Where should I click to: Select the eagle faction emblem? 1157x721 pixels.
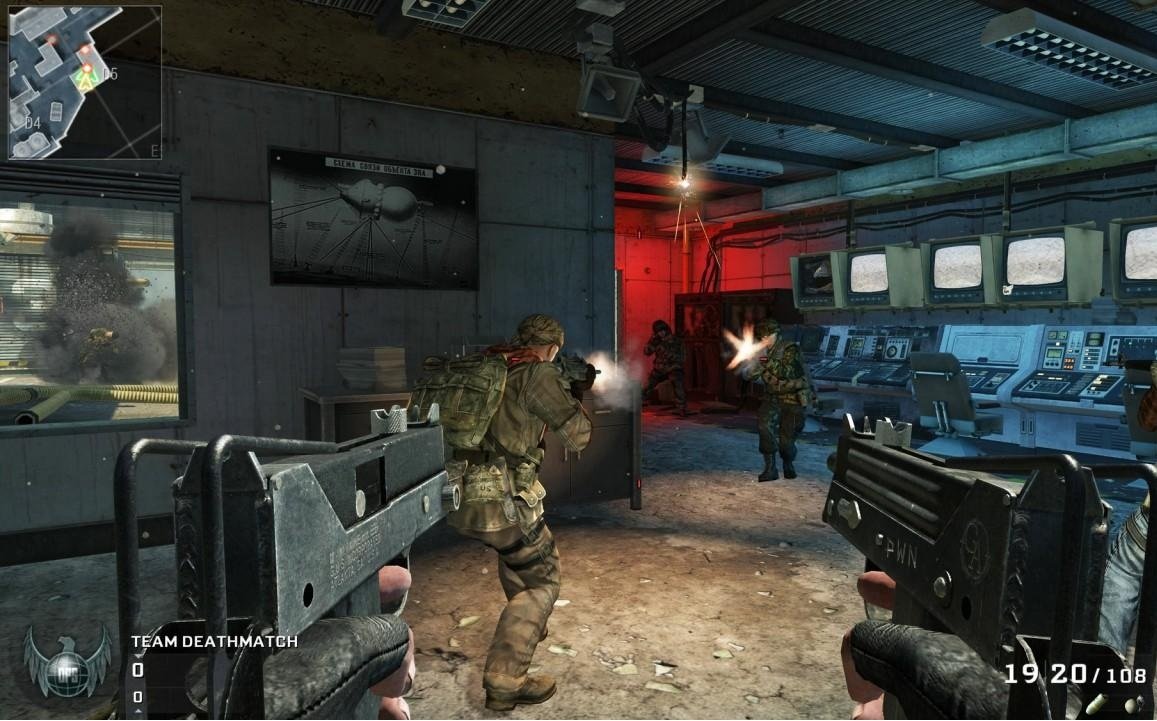point(67,660)
